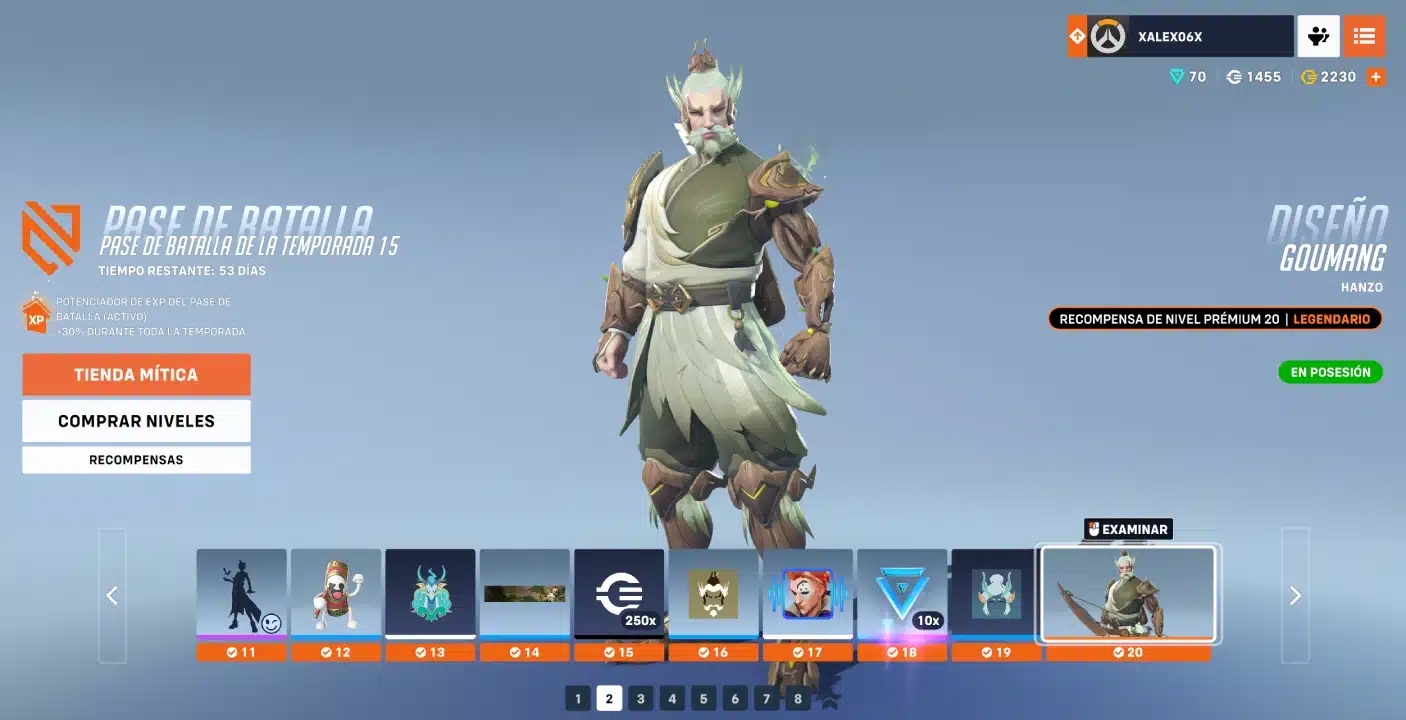Select the level 12 mushroom charm reward
The height and width of the screenshot is (720, 1406).
[336, 594]
